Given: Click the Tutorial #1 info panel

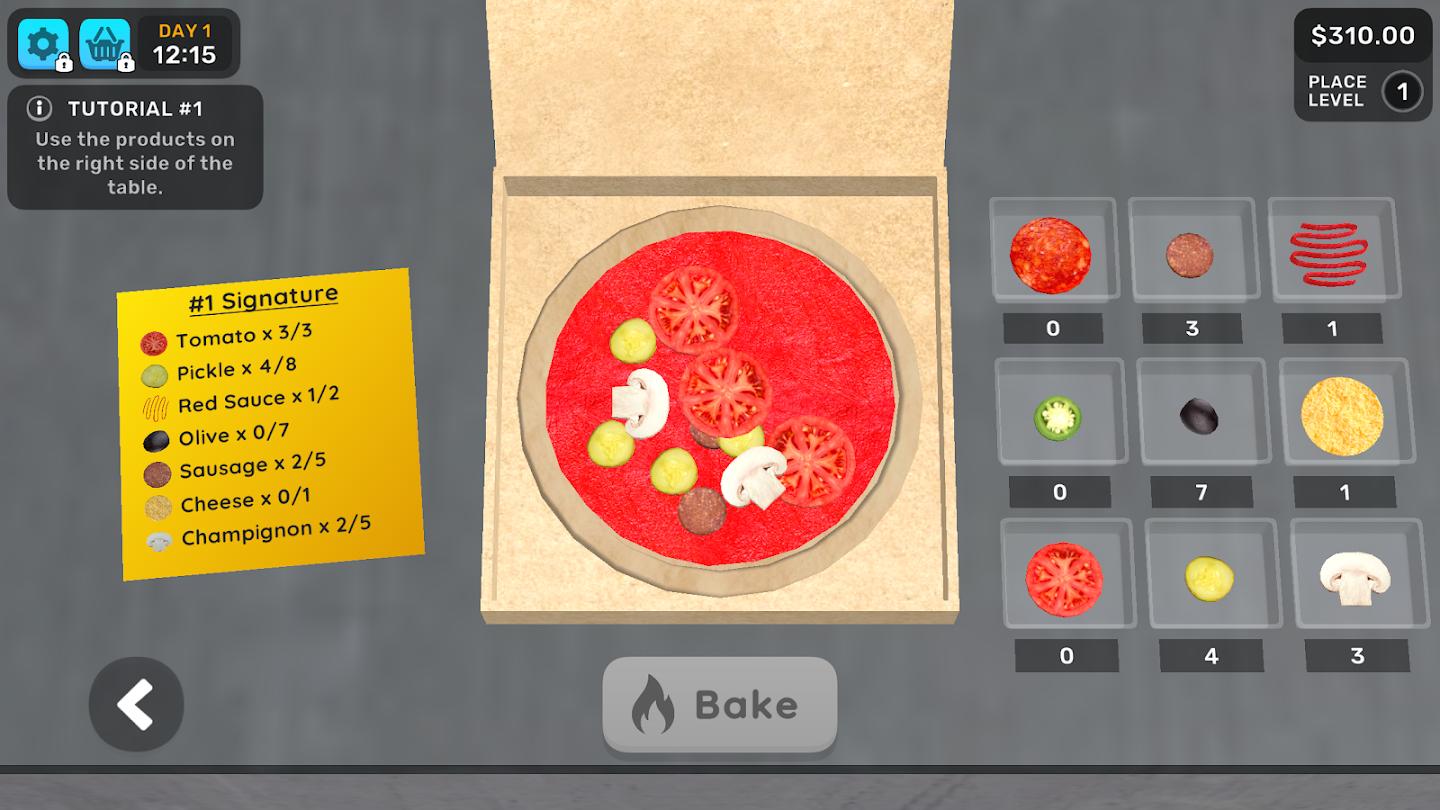Looking at the screenshot, I should 135,147.
